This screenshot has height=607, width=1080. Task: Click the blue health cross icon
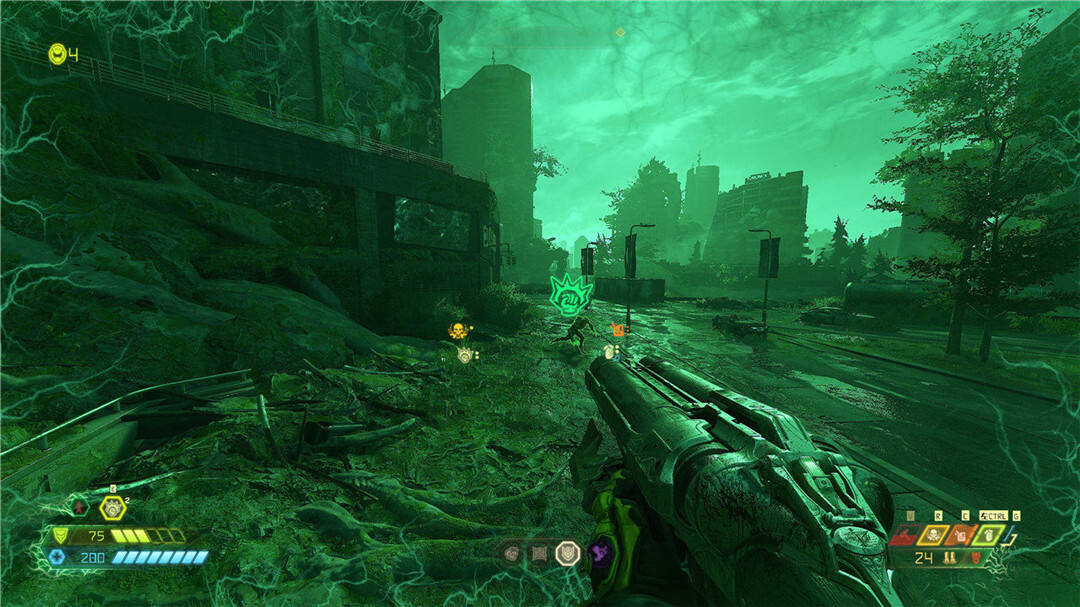pos(59,557)
